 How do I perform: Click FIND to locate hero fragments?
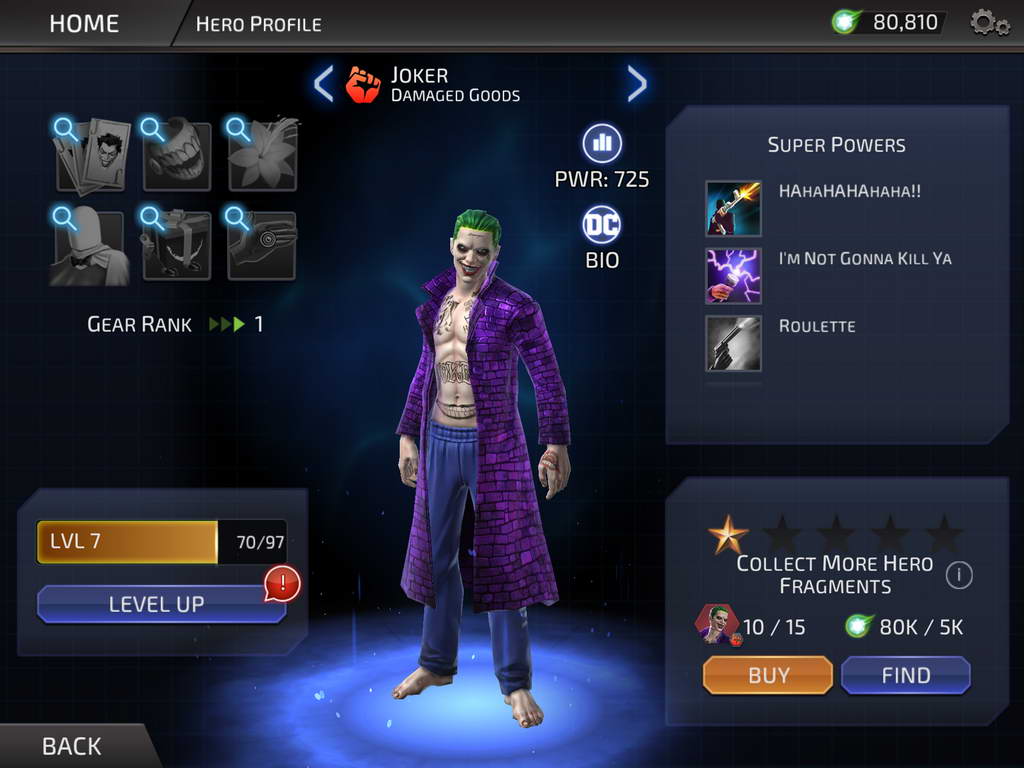click(905, 675)
